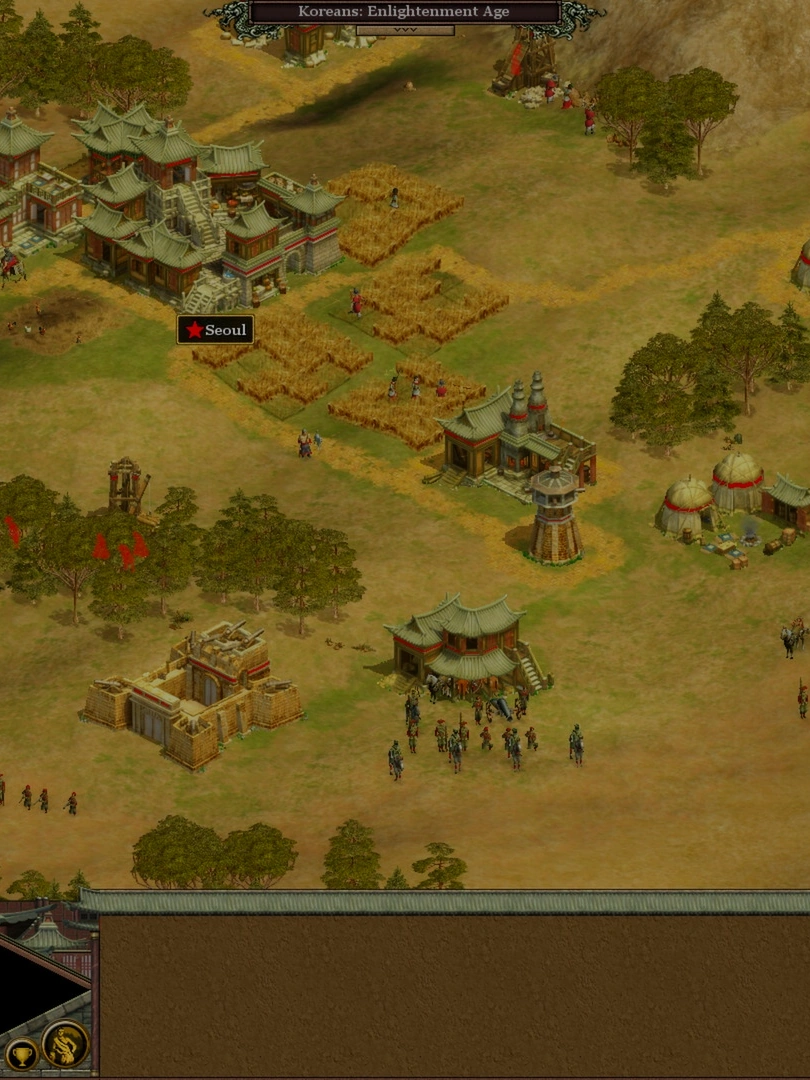Expand the dropdown arrows under the age banner

pos(405,30)
